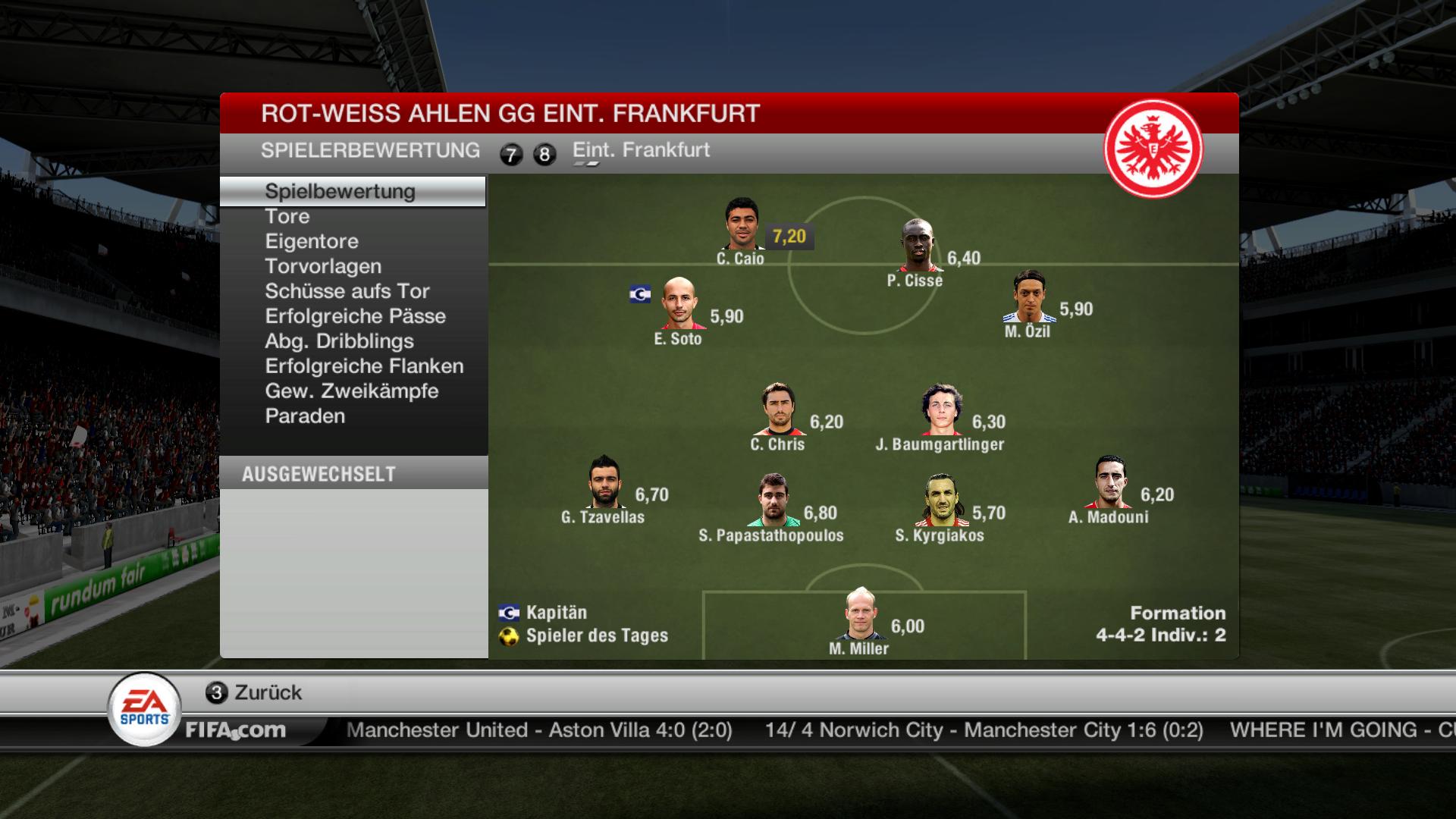Choose goalkeeper M. Miller's portrait
Viewport: 1456px width, 819px height.
click(860, 613)
